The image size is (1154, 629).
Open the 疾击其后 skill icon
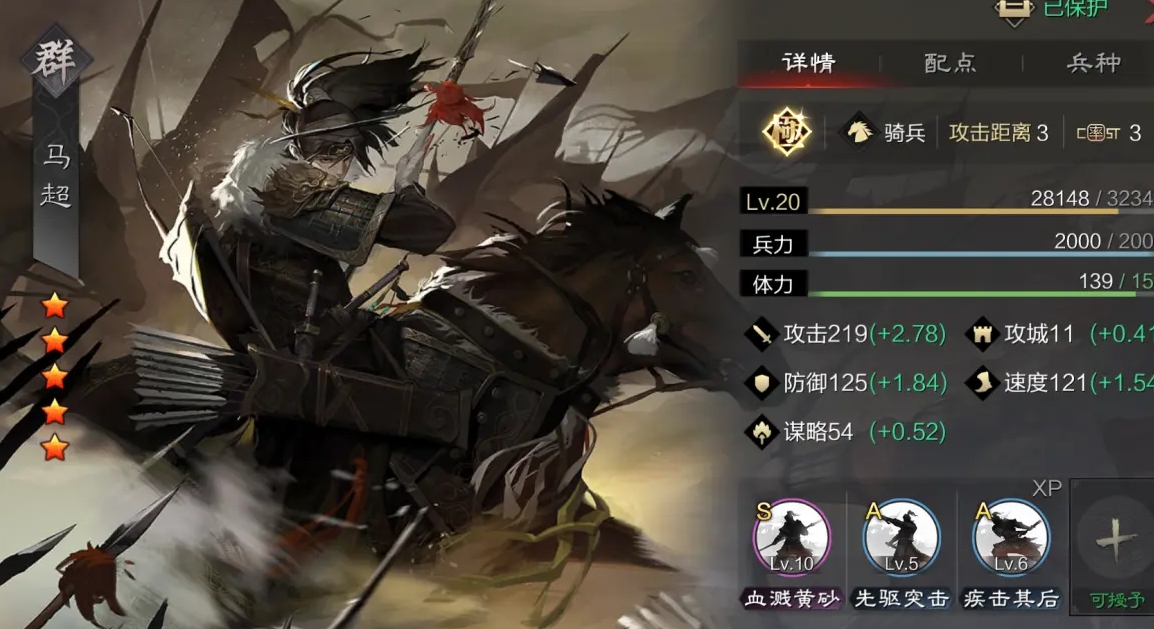click(1011, 539)
